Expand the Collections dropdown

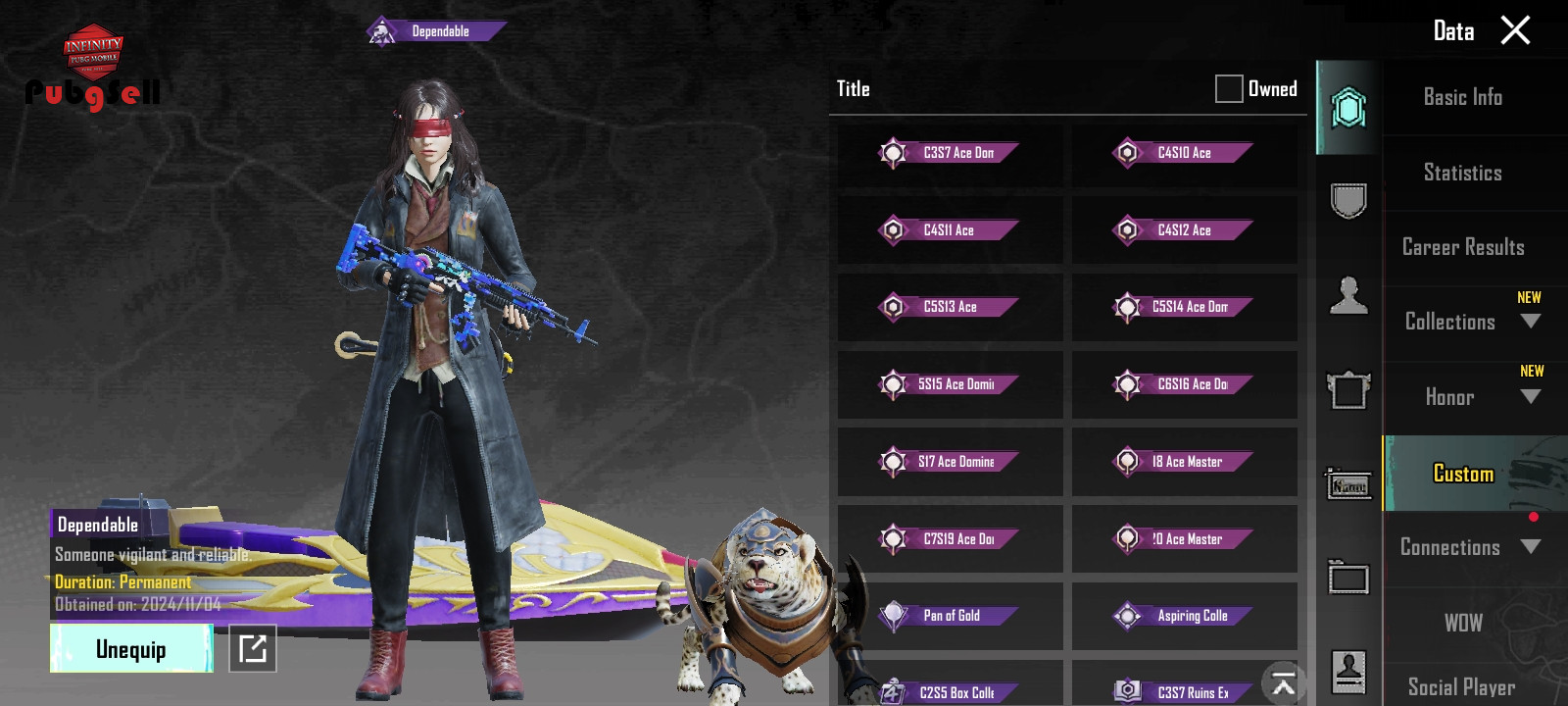tap(1530, 322)
